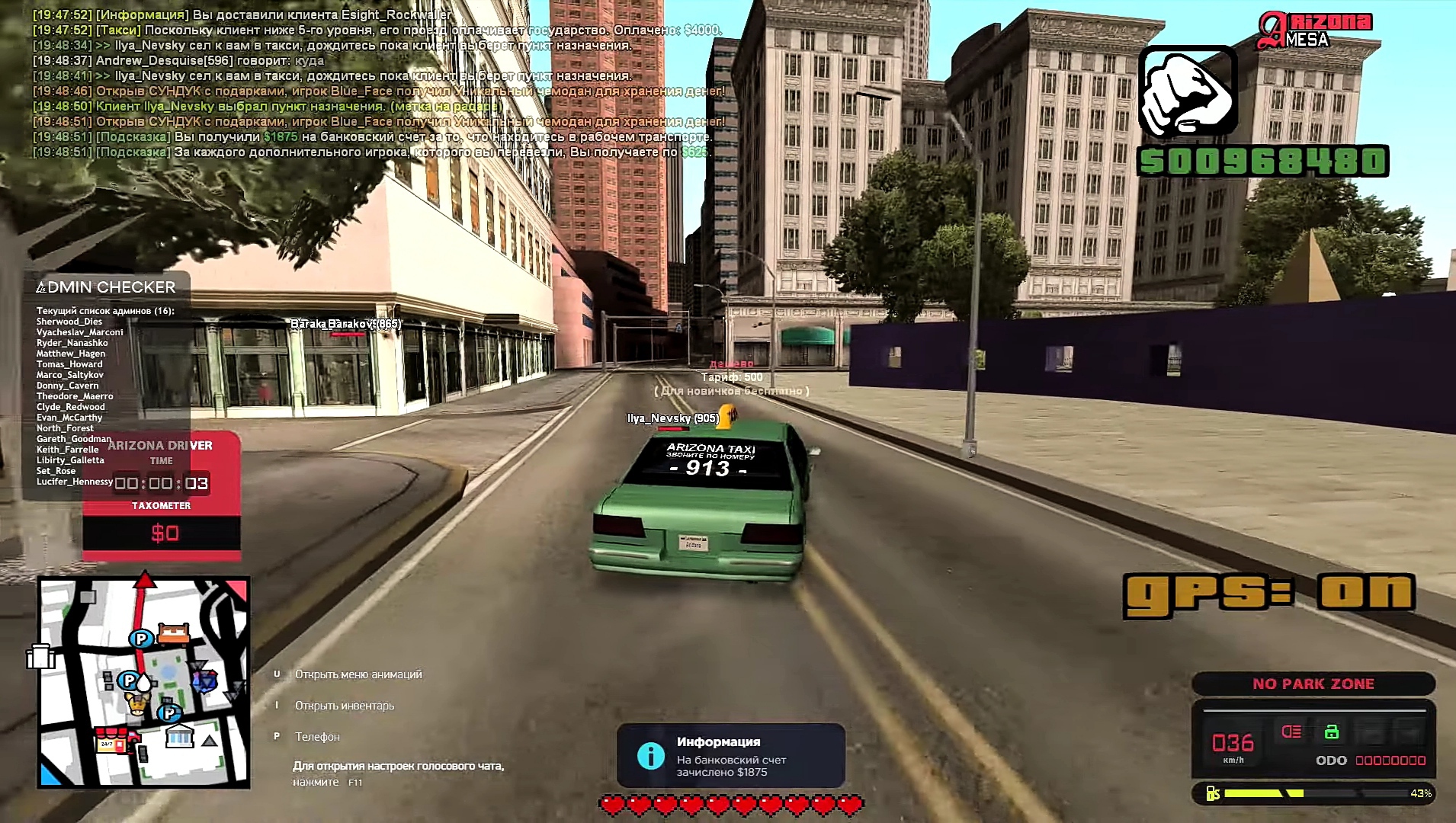1456x823 pixels.
Task: Click the headlights indicator on the speedometer
Action: click(x=1291, y=732)
